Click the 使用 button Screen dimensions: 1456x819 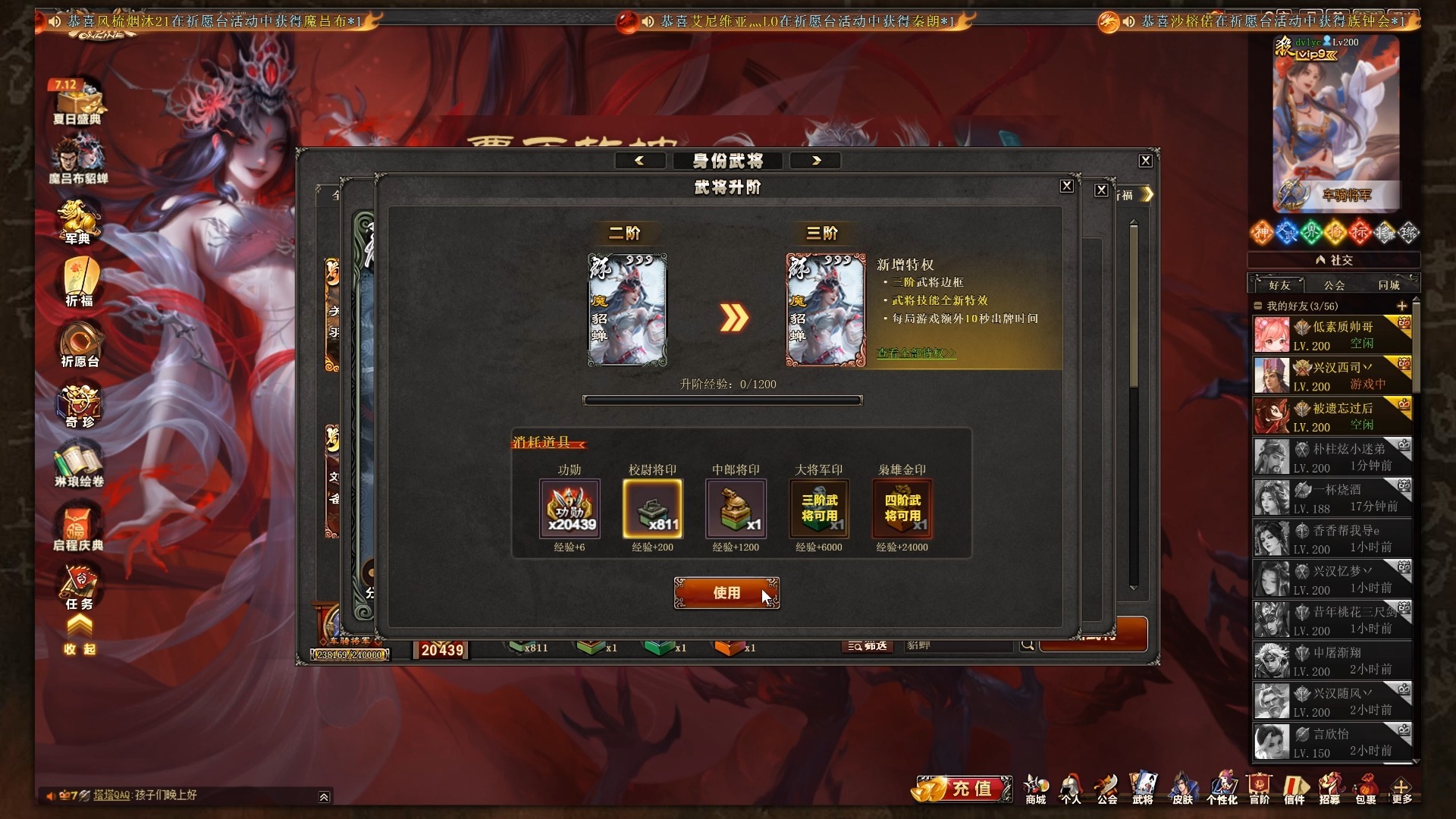pos(726,593)
